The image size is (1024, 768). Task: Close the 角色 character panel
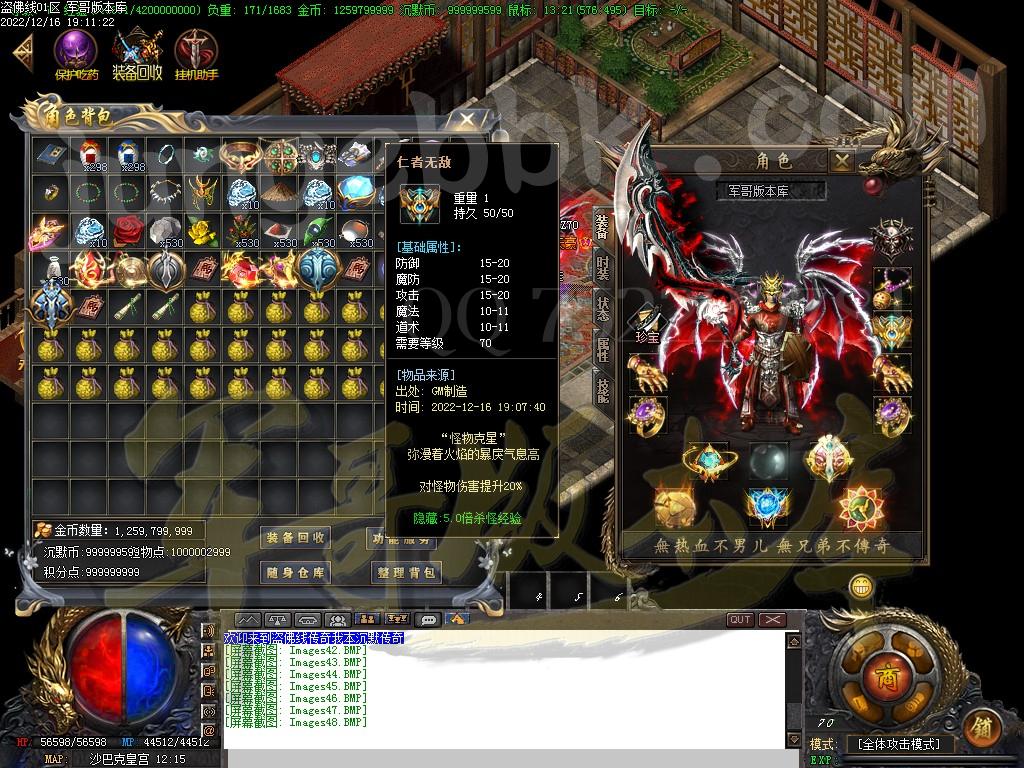843,160
